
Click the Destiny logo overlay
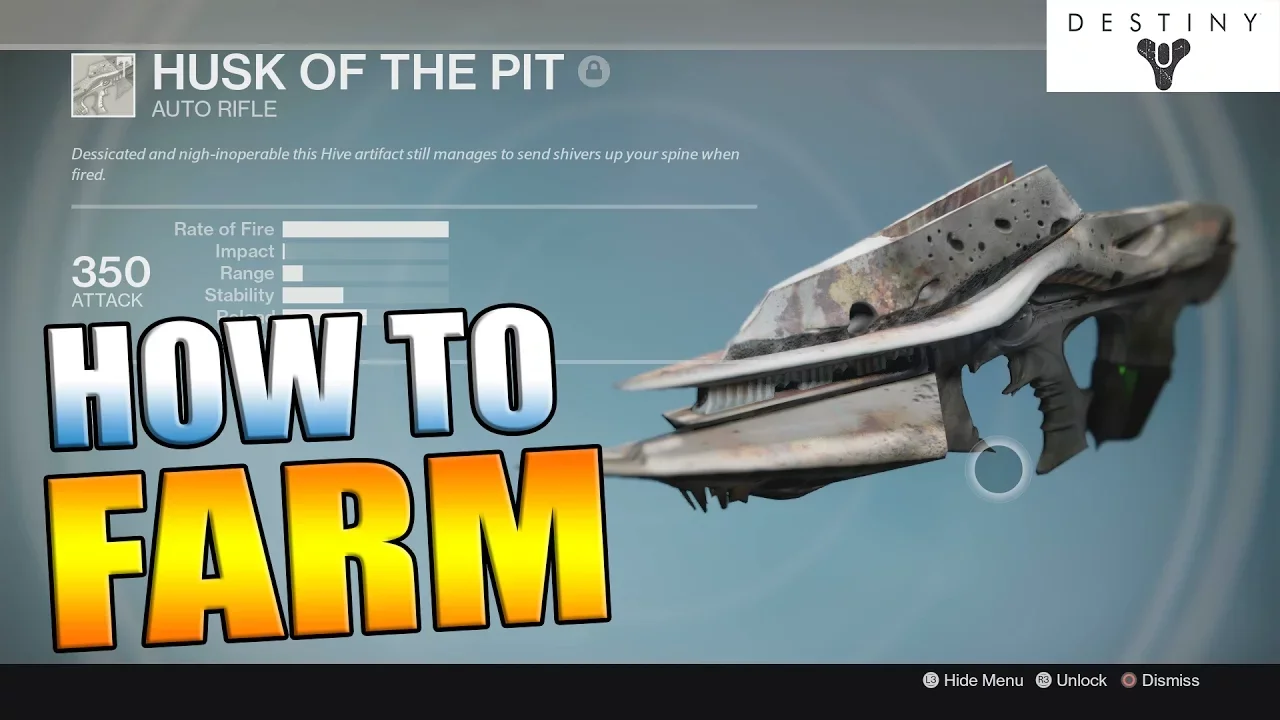tap(1162, 46)
